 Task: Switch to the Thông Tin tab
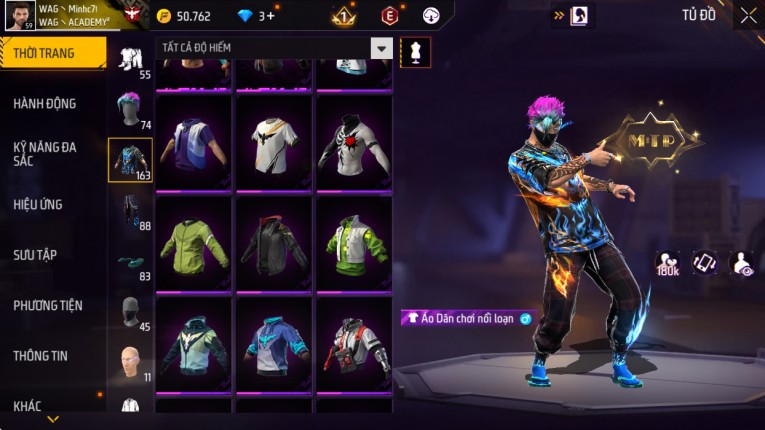[x=40, y=355]
